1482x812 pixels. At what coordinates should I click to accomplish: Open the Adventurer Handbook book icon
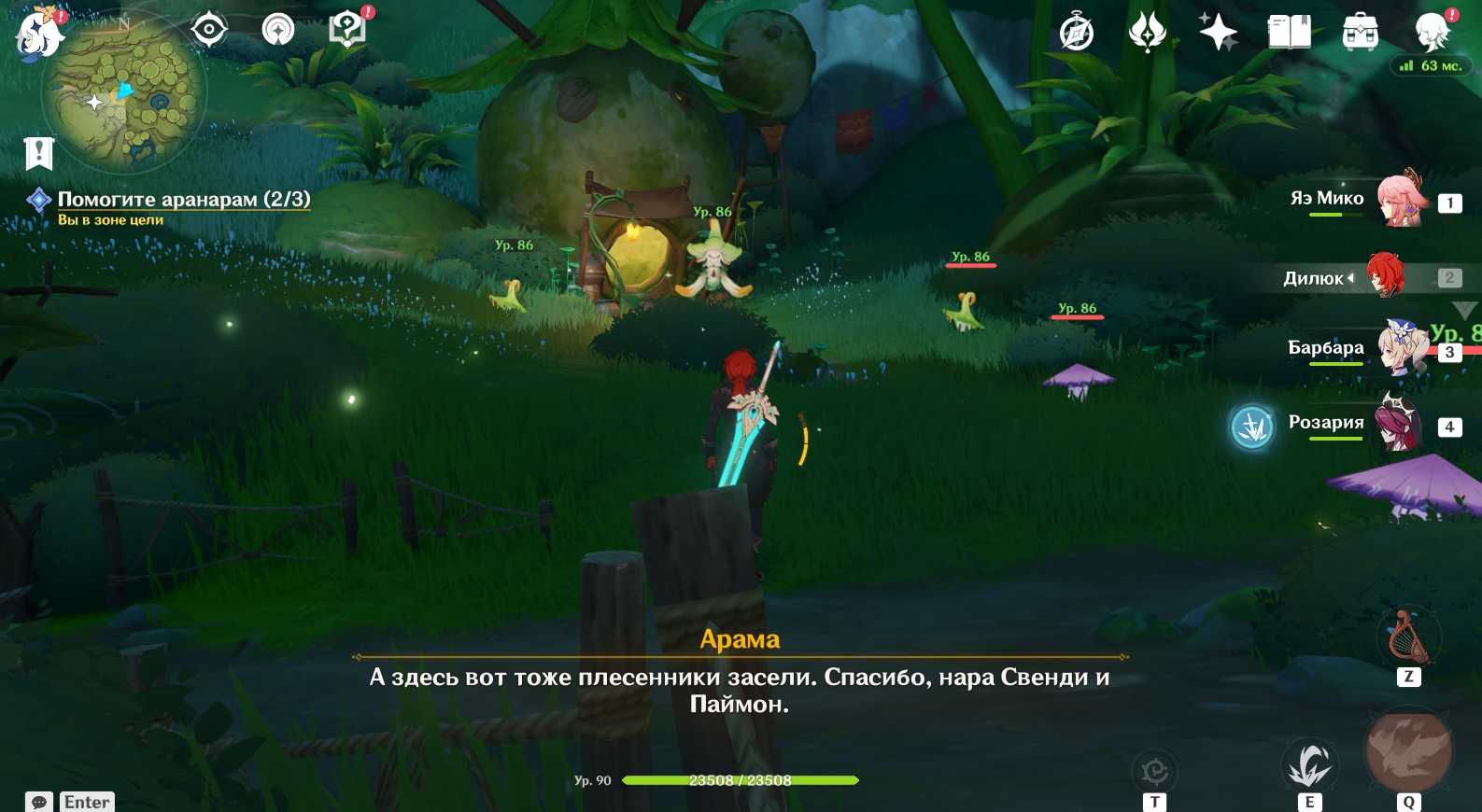tap(1289, 33)
